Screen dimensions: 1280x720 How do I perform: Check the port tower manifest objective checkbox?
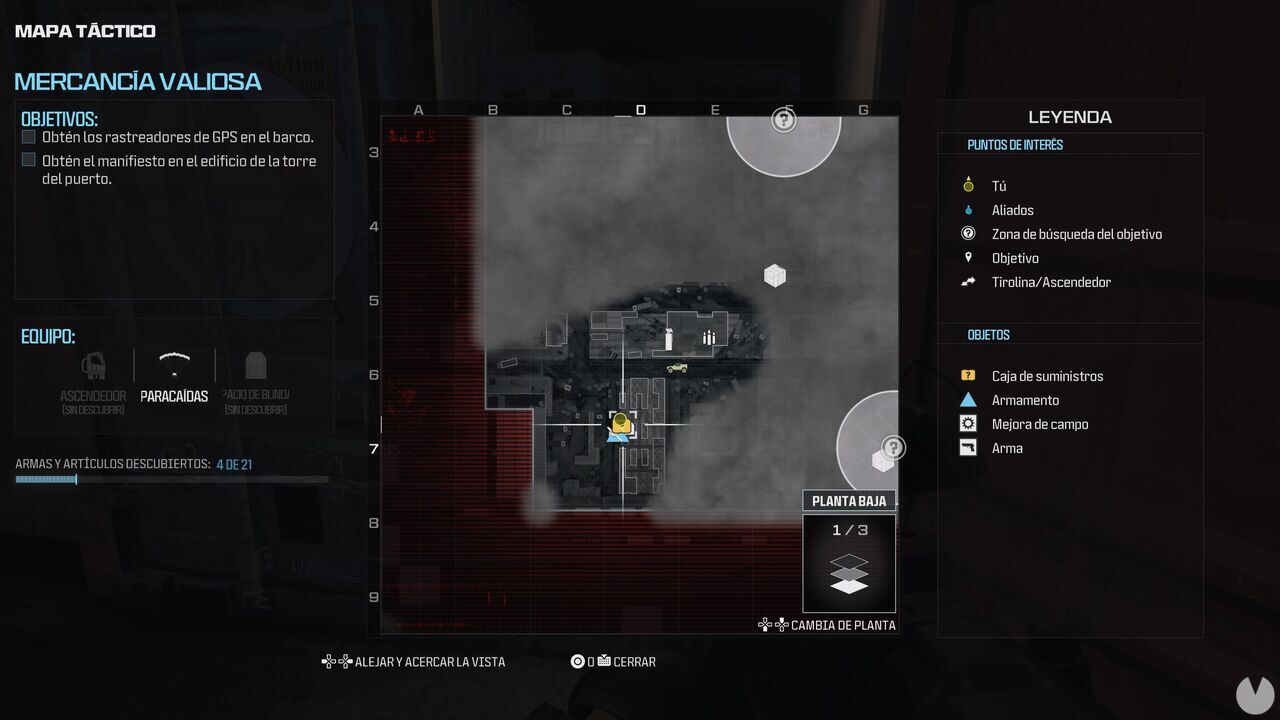pos(28,159)
